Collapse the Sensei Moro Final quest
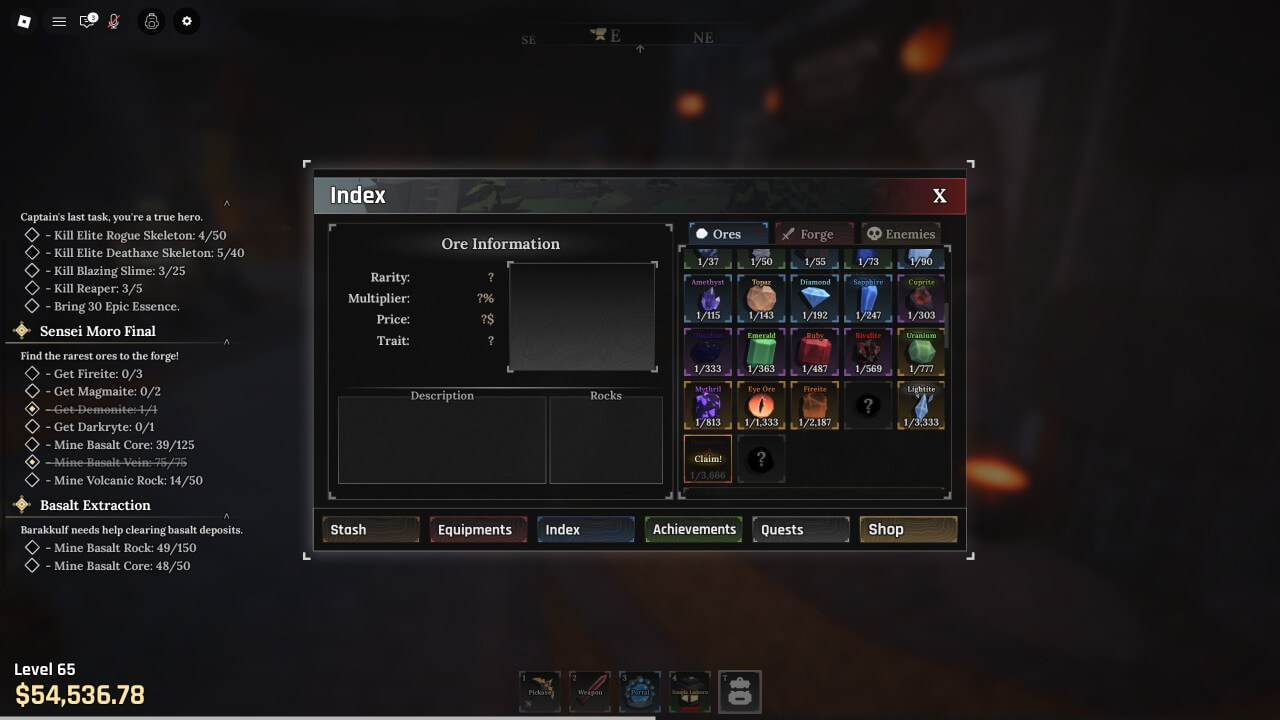The height and width of the screenshot is (720, 1280). point(227,342)
